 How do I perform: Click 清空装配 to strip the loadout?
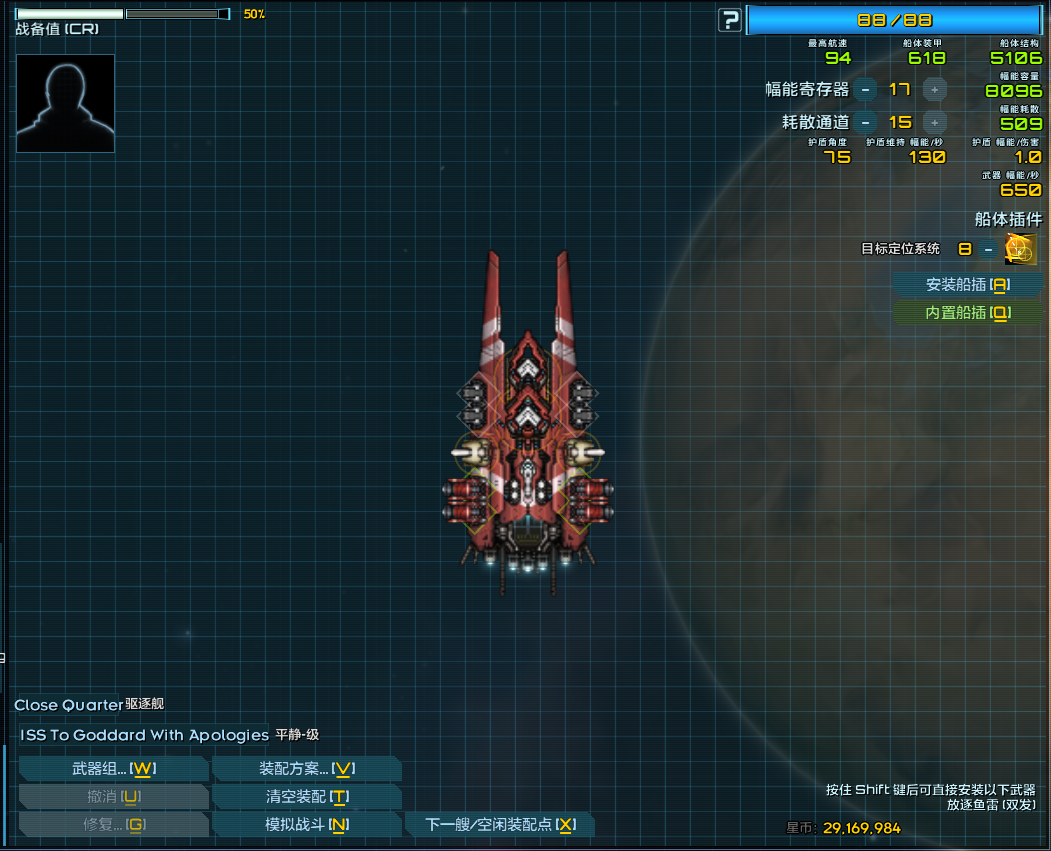click(x=307, y=797)
